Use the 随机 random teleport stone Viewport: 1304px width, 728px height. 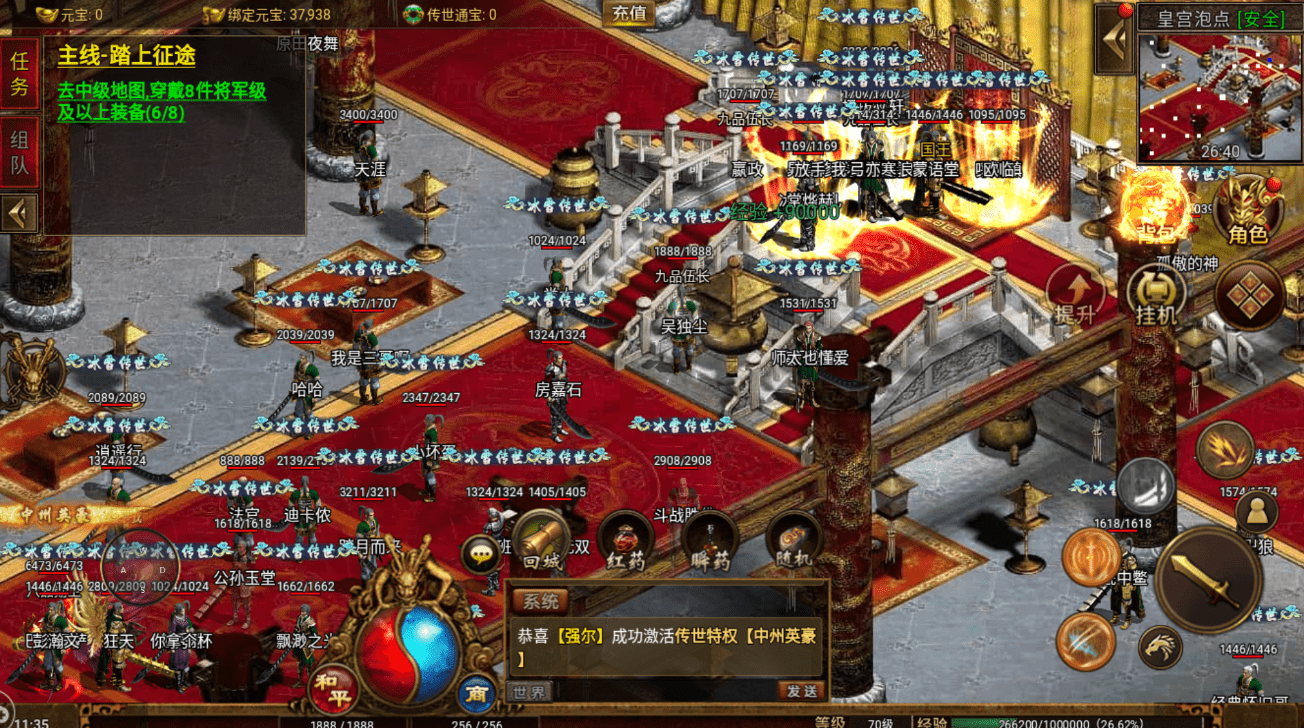coord(794,541)
